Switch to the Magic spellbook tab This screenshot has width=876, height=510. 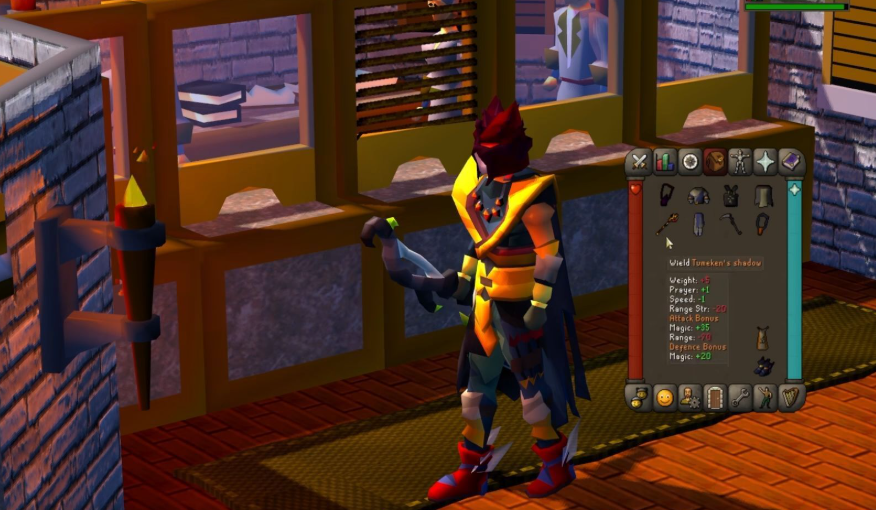click(791, 162)
